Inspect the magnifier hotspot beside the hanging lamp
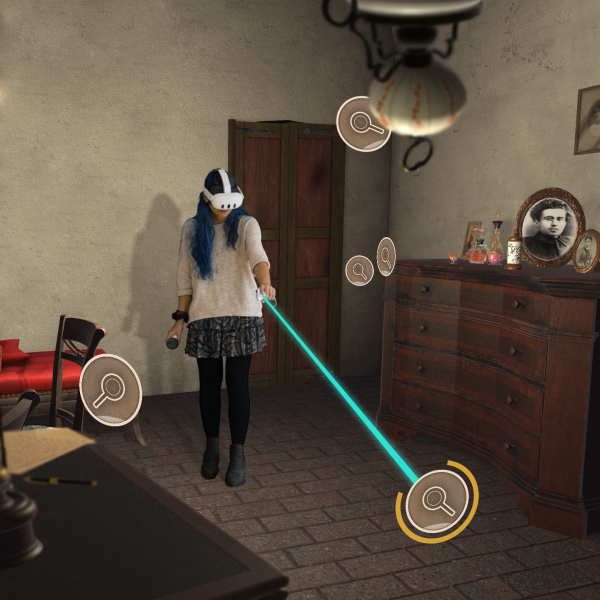This screenshot has width=600, height=600. point(363,124)
